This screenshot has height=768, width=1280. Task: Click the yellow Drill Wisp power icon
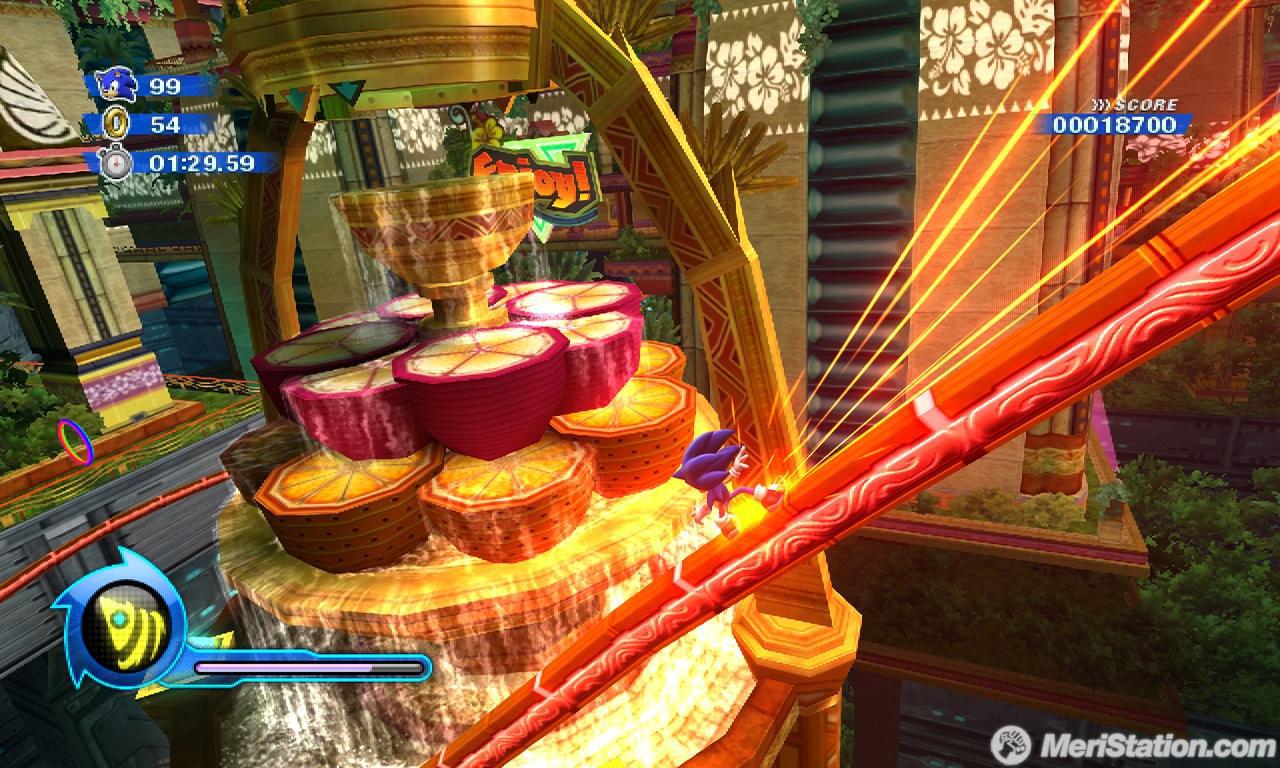118,625
